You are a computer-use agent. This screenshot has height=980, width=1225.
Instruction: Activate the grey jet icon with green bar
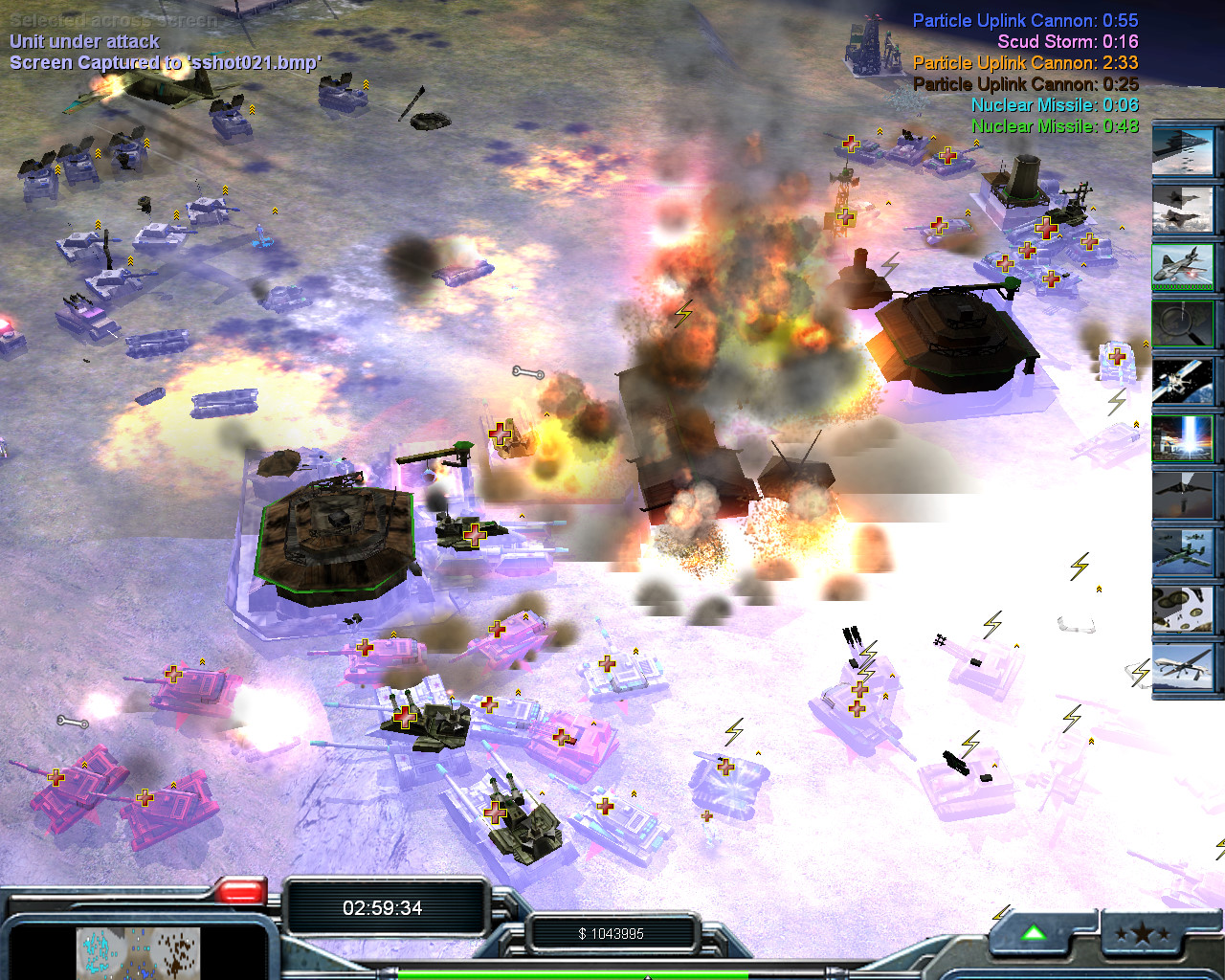[1183, 265]
